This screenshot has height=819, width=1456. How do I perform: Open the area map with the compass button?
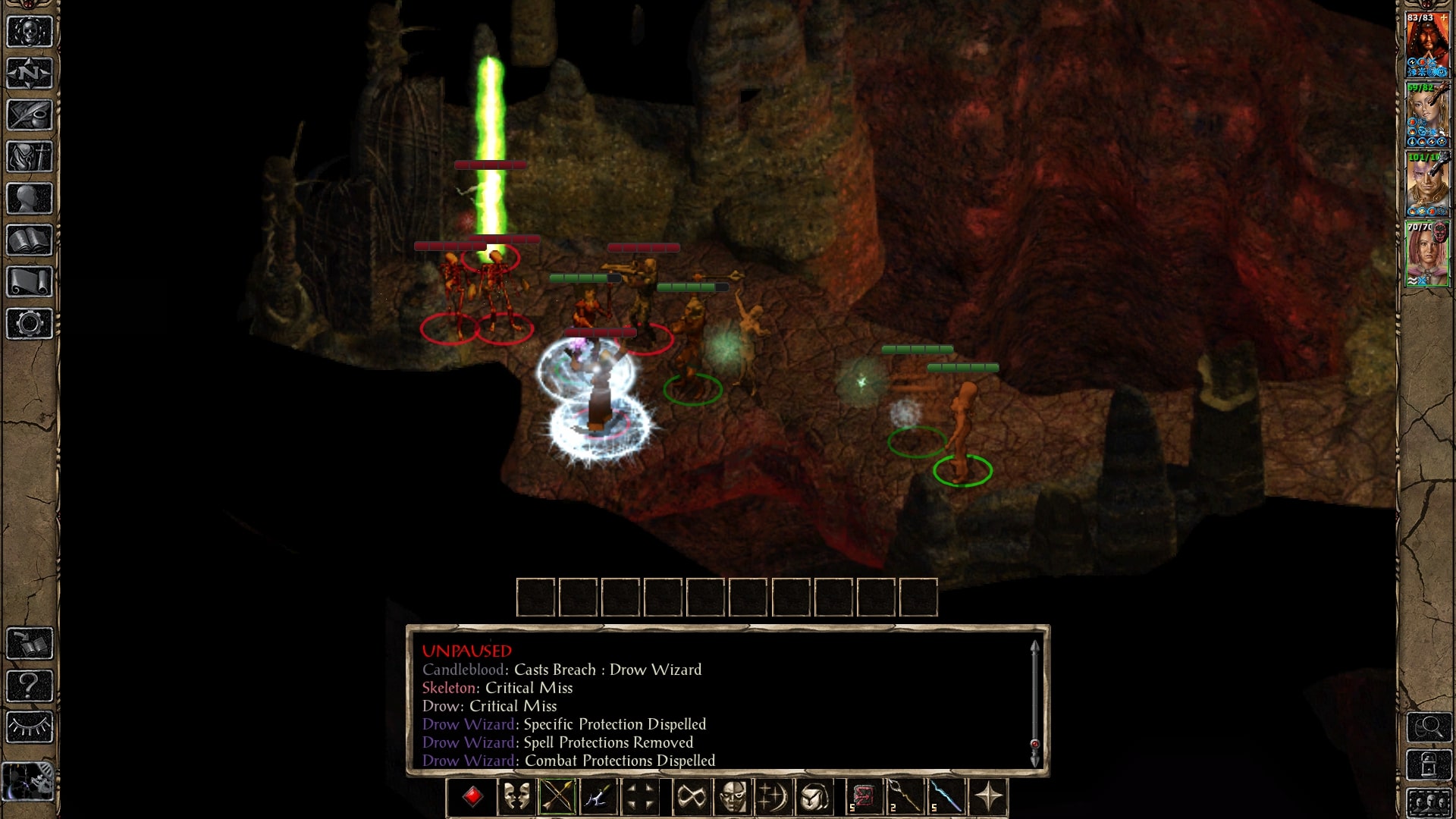[x=30, y=74]
